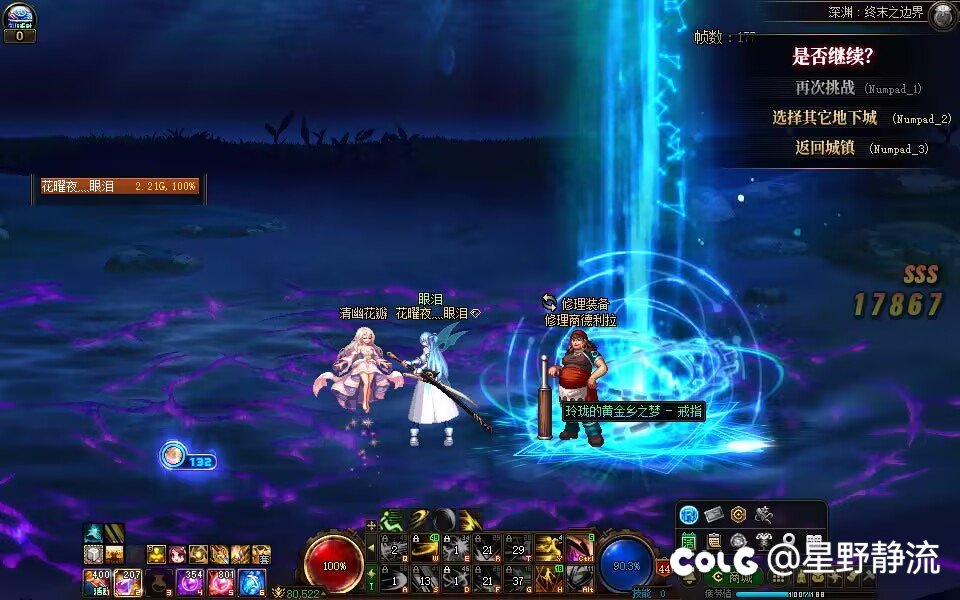Use the red orb consumable showing 801

[221, 581]
